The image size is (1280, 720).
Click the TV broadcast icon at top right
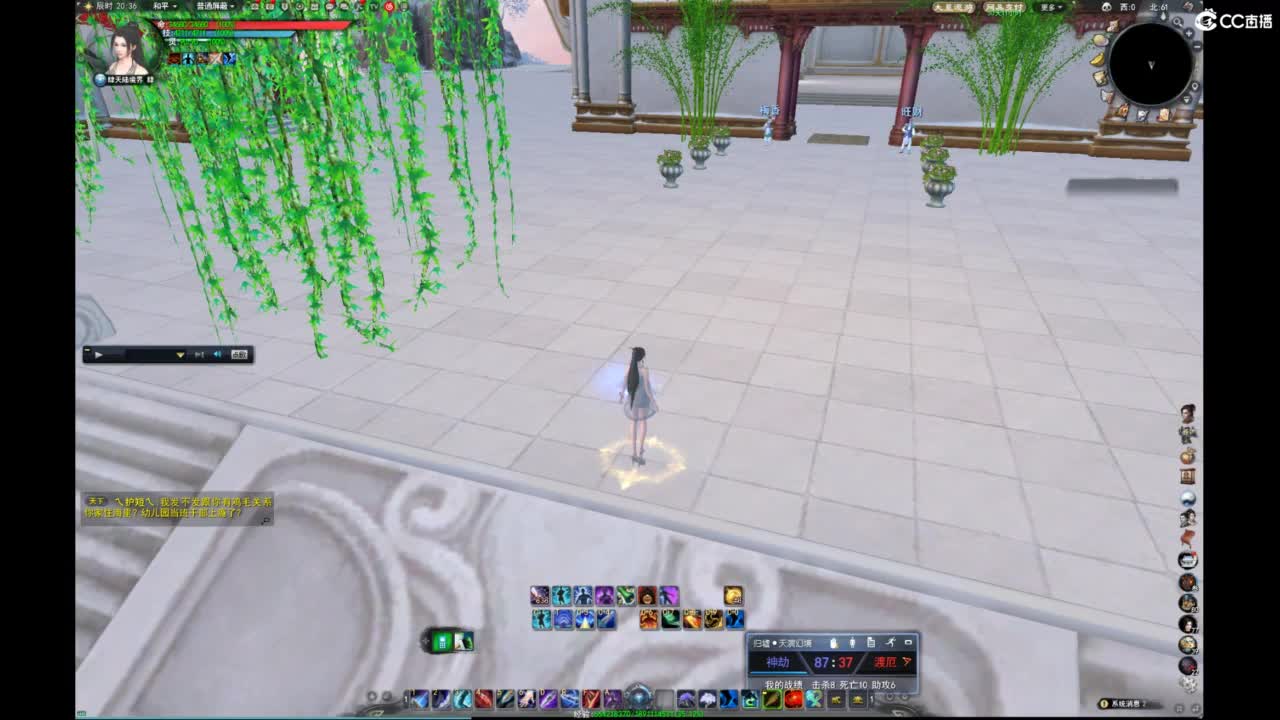374,7
